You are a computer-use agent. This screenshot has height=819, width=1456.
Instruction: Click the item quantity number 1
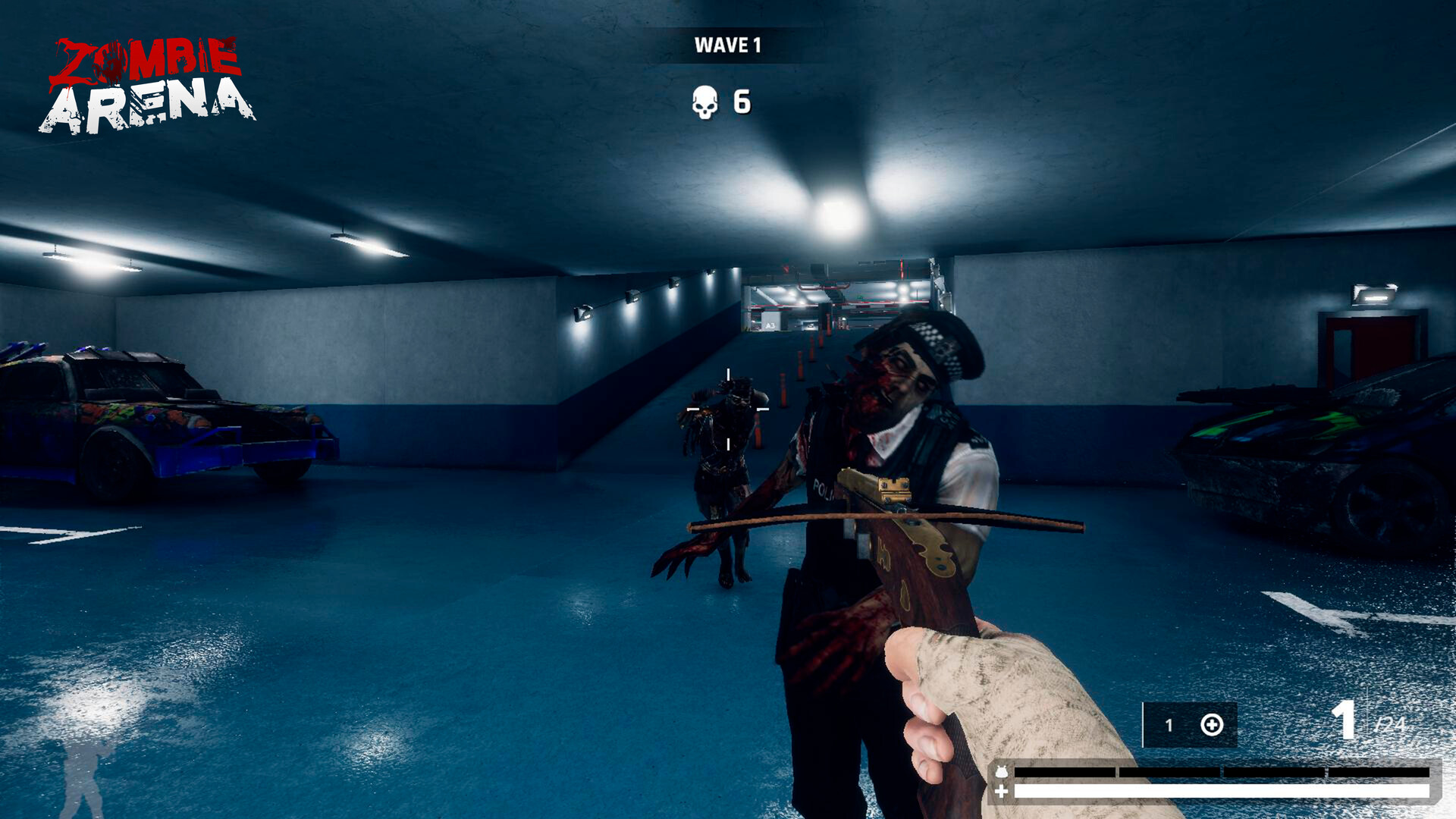1170,725
